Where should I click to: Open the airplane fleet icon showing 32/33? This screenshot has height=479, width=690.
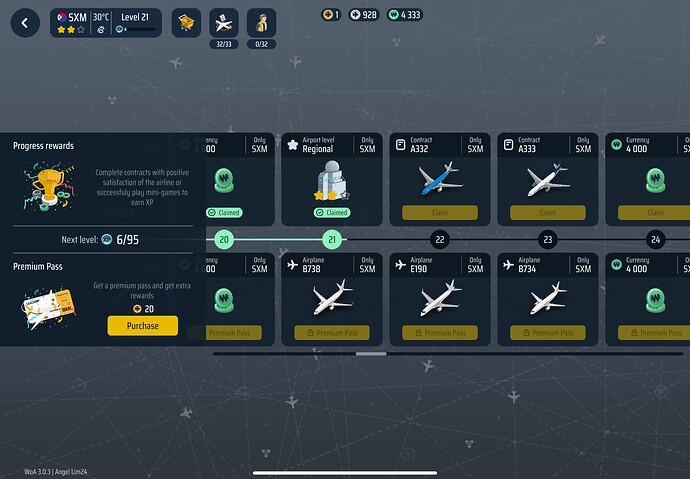click(x=223, y=22)
